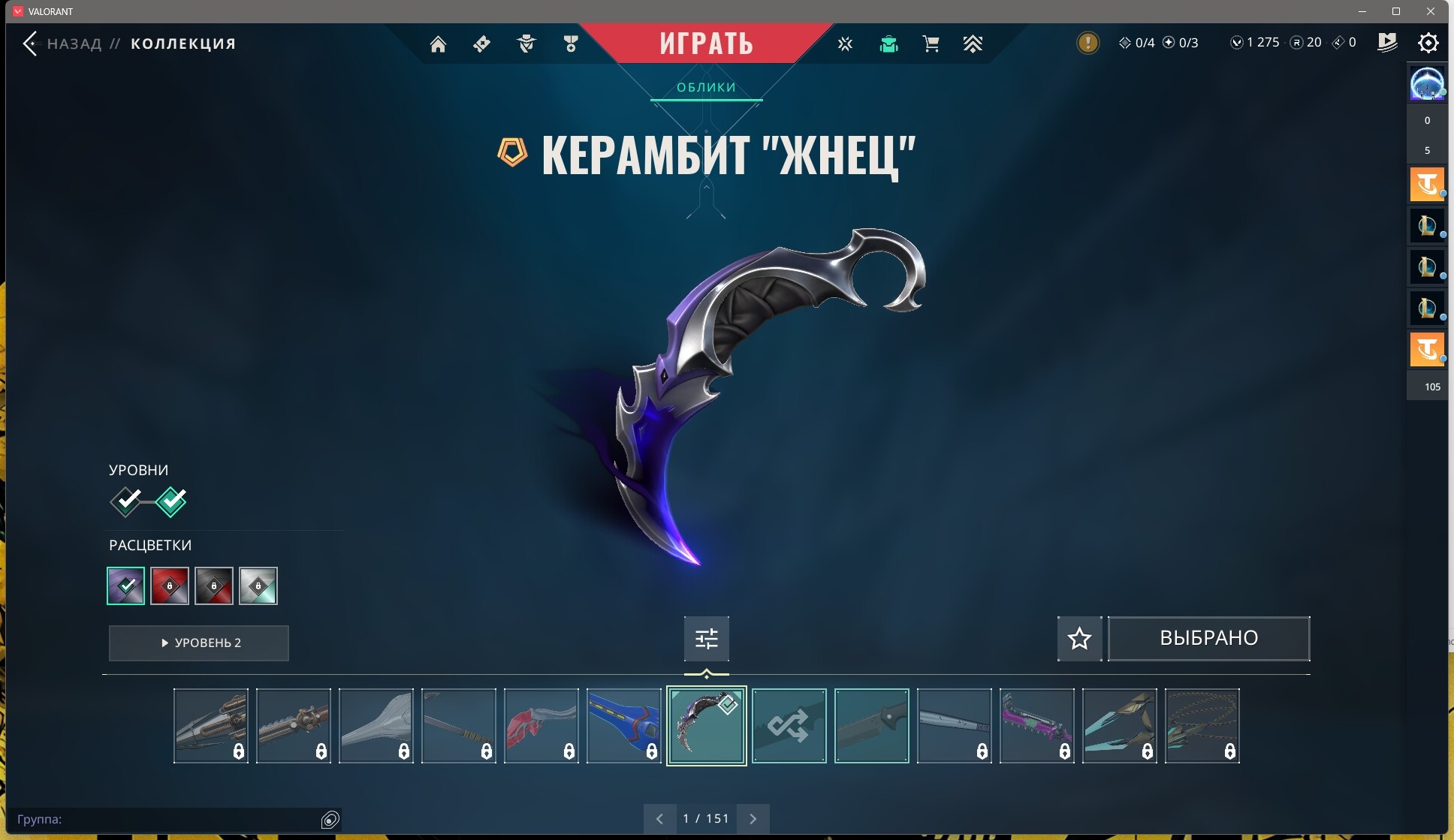Select the Reaver karambit thumbnail

pos(706,726)
